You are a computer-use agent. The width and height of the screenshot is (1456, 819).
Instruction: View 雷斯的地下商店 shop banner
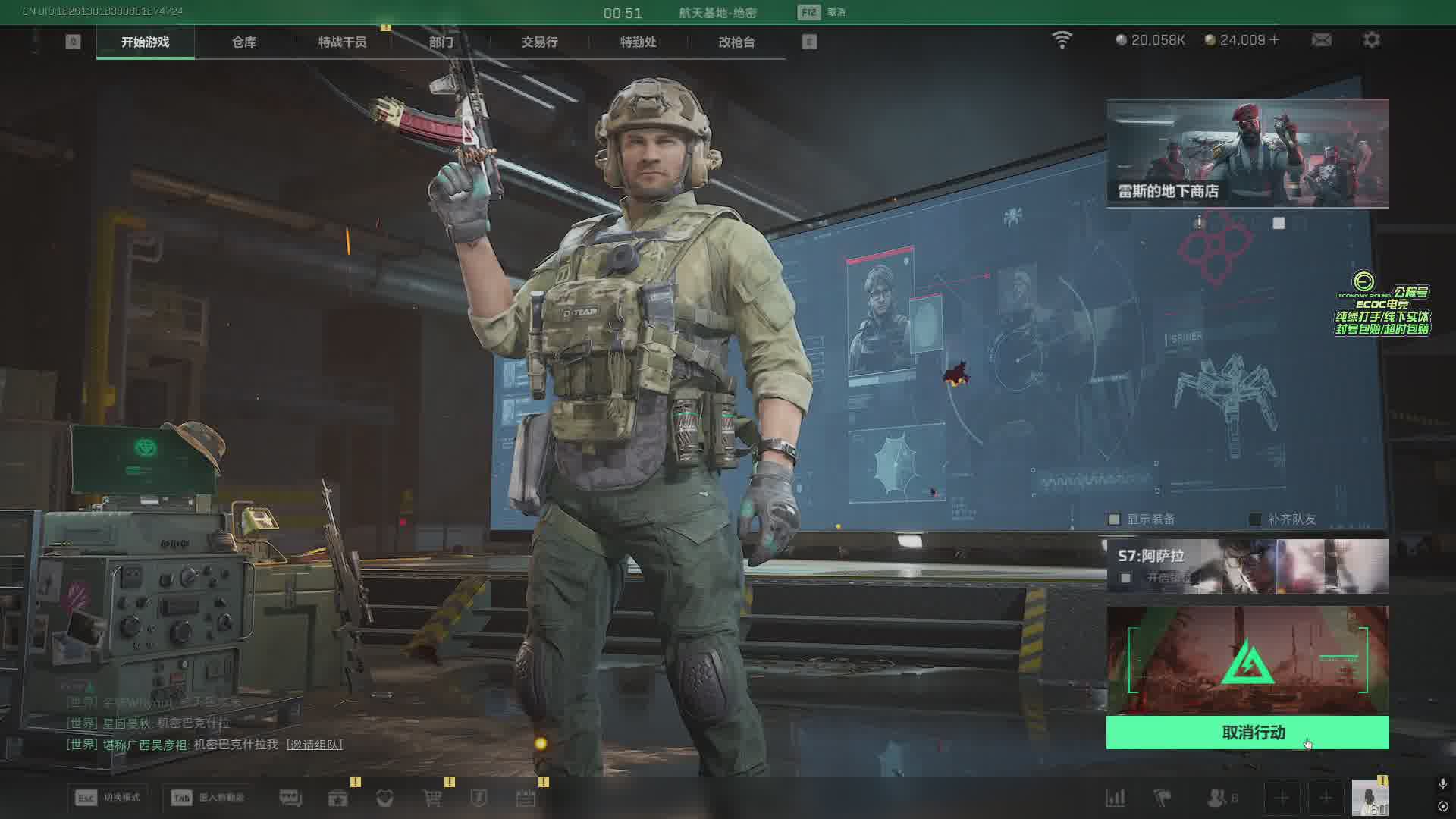click(1247, 153)
